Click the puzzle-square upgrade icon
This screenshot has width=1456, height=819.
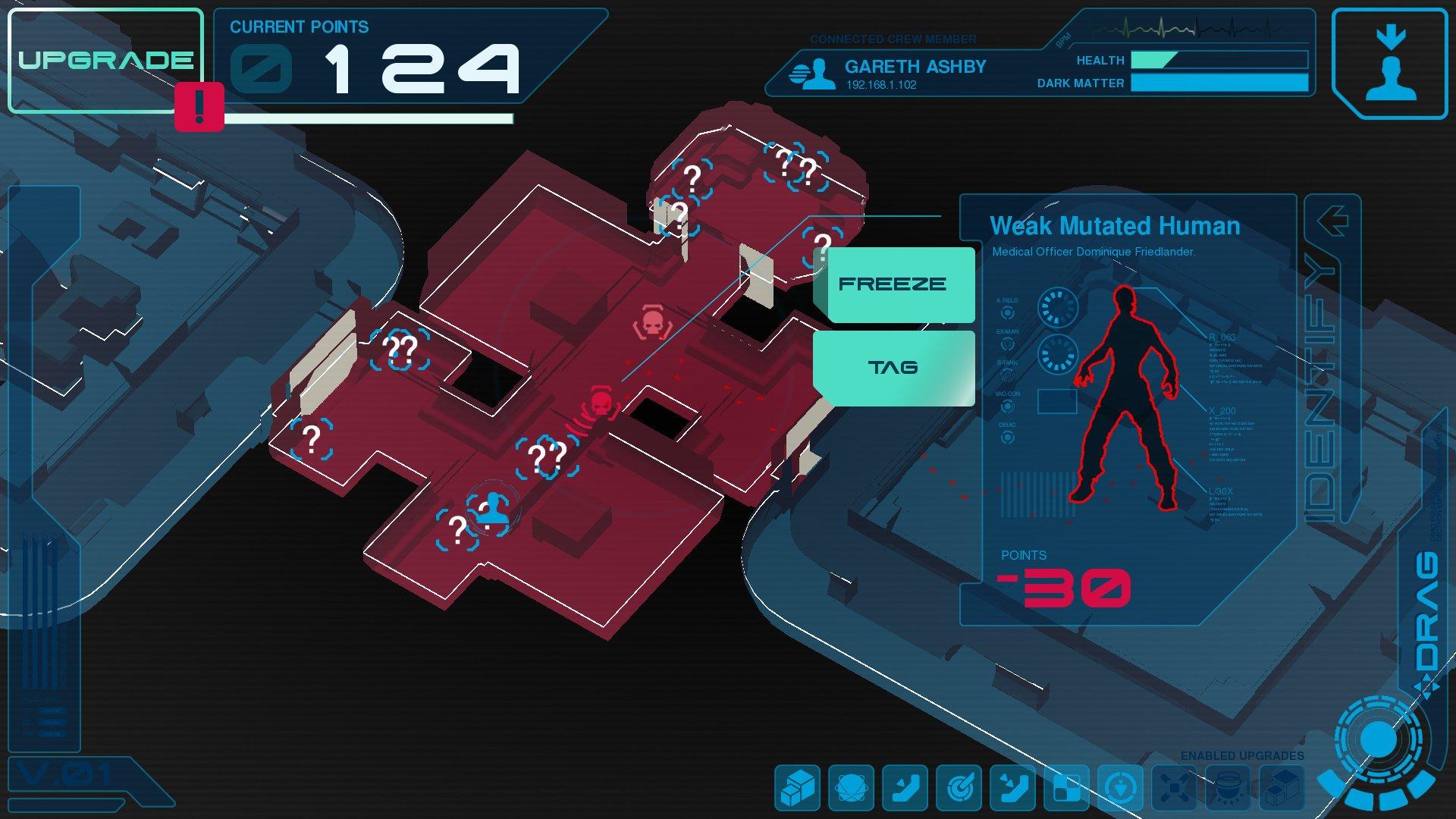point(1066,789)
